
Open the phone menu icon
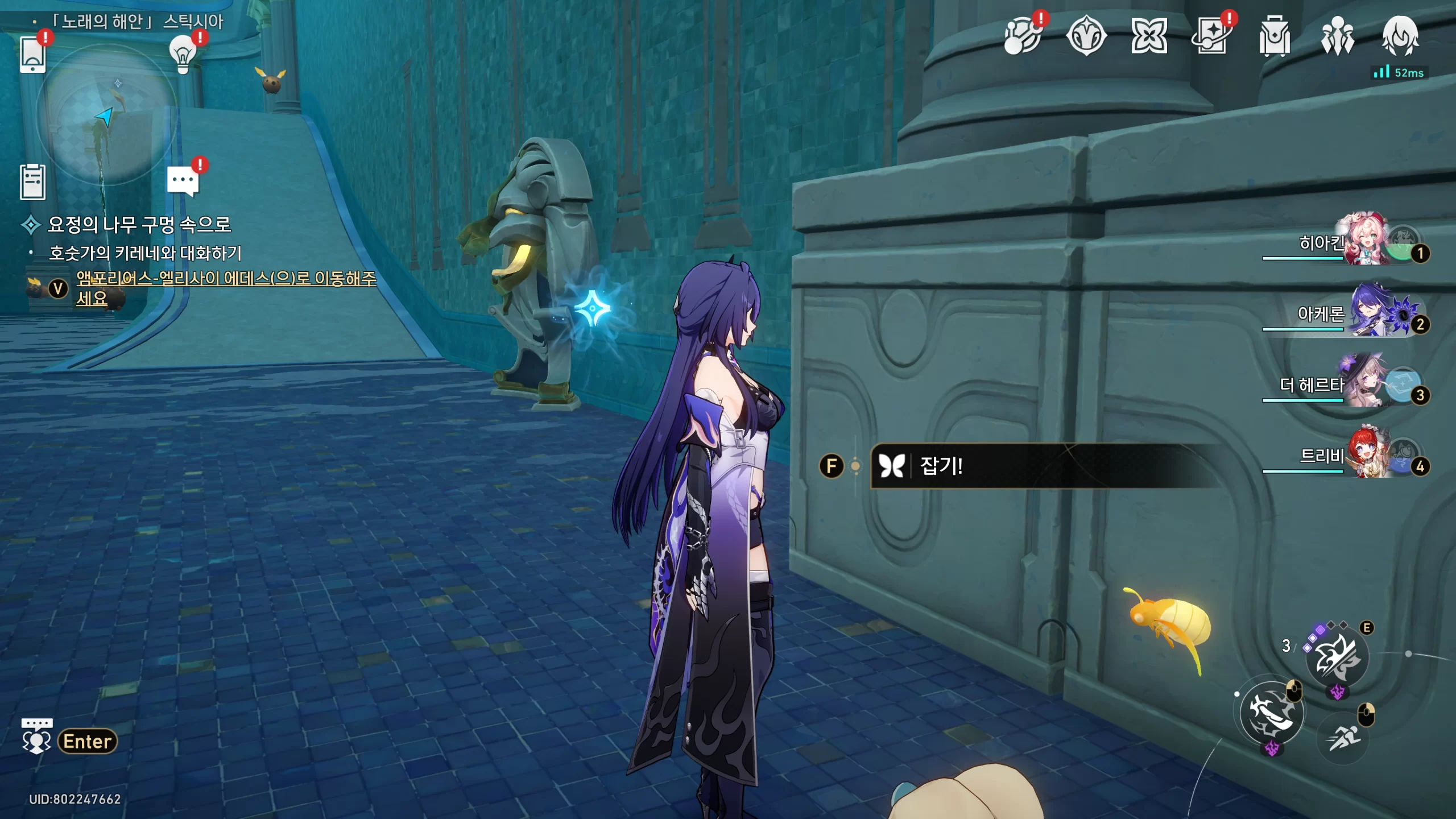pos(32,55)
